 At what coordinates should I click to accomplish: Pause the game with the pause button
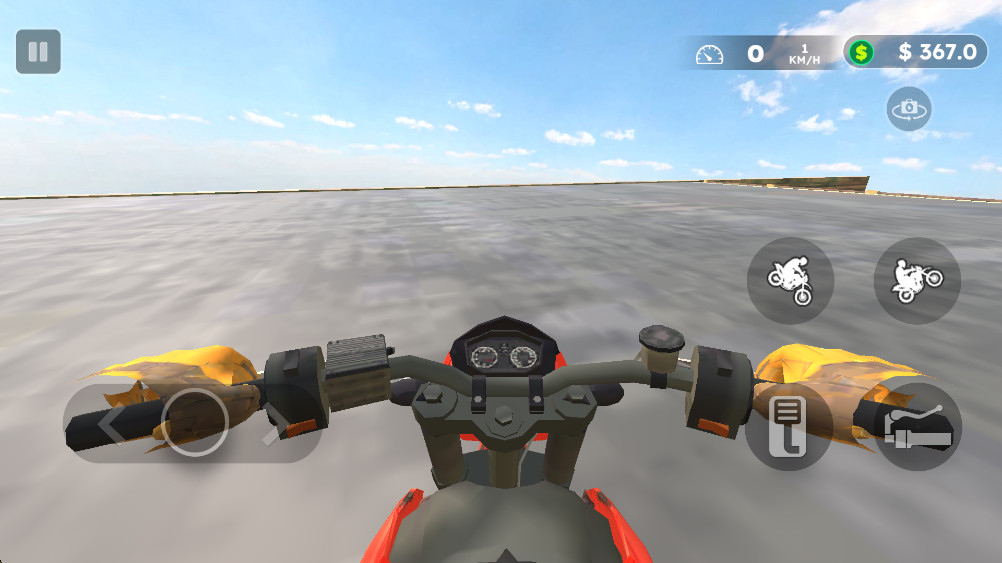pyautogui.click(x=38, y=52)
